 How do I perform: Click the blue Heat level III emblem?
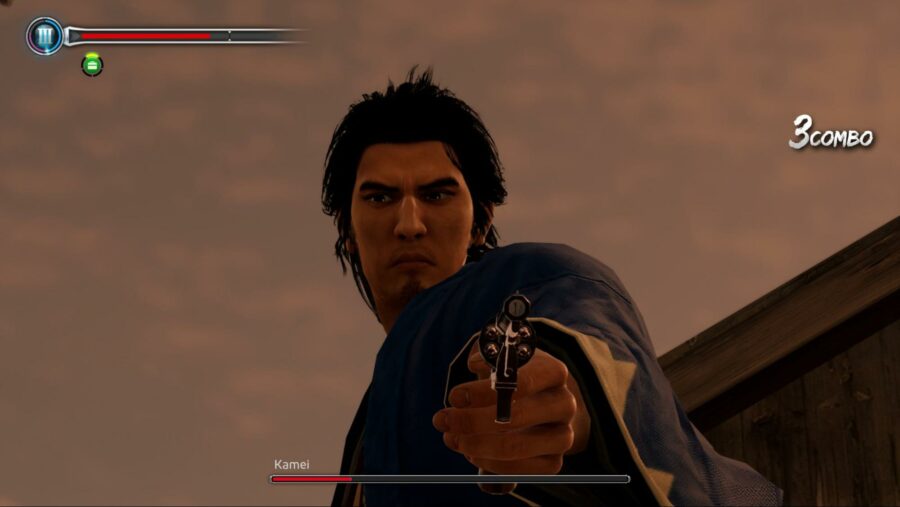[x=45, y=36]
